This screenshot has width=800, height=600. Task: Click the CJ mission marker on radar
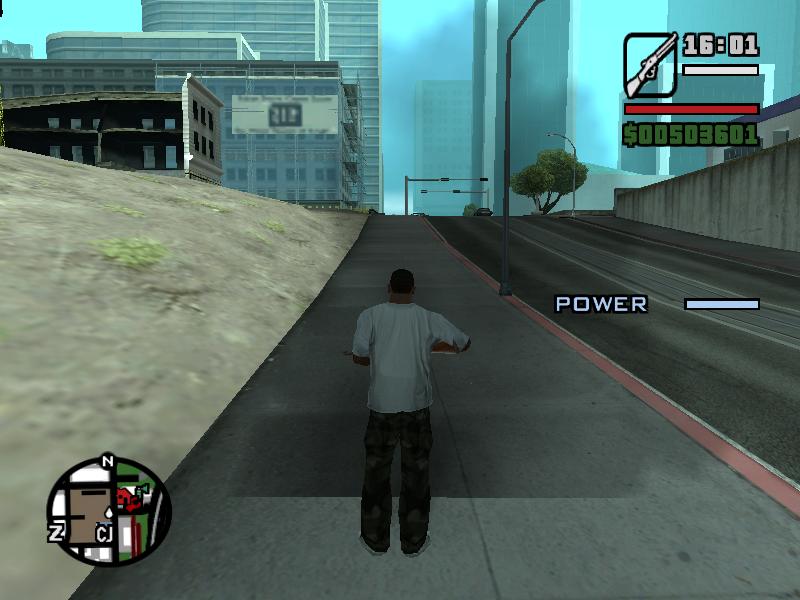click(x=103, y=533)
